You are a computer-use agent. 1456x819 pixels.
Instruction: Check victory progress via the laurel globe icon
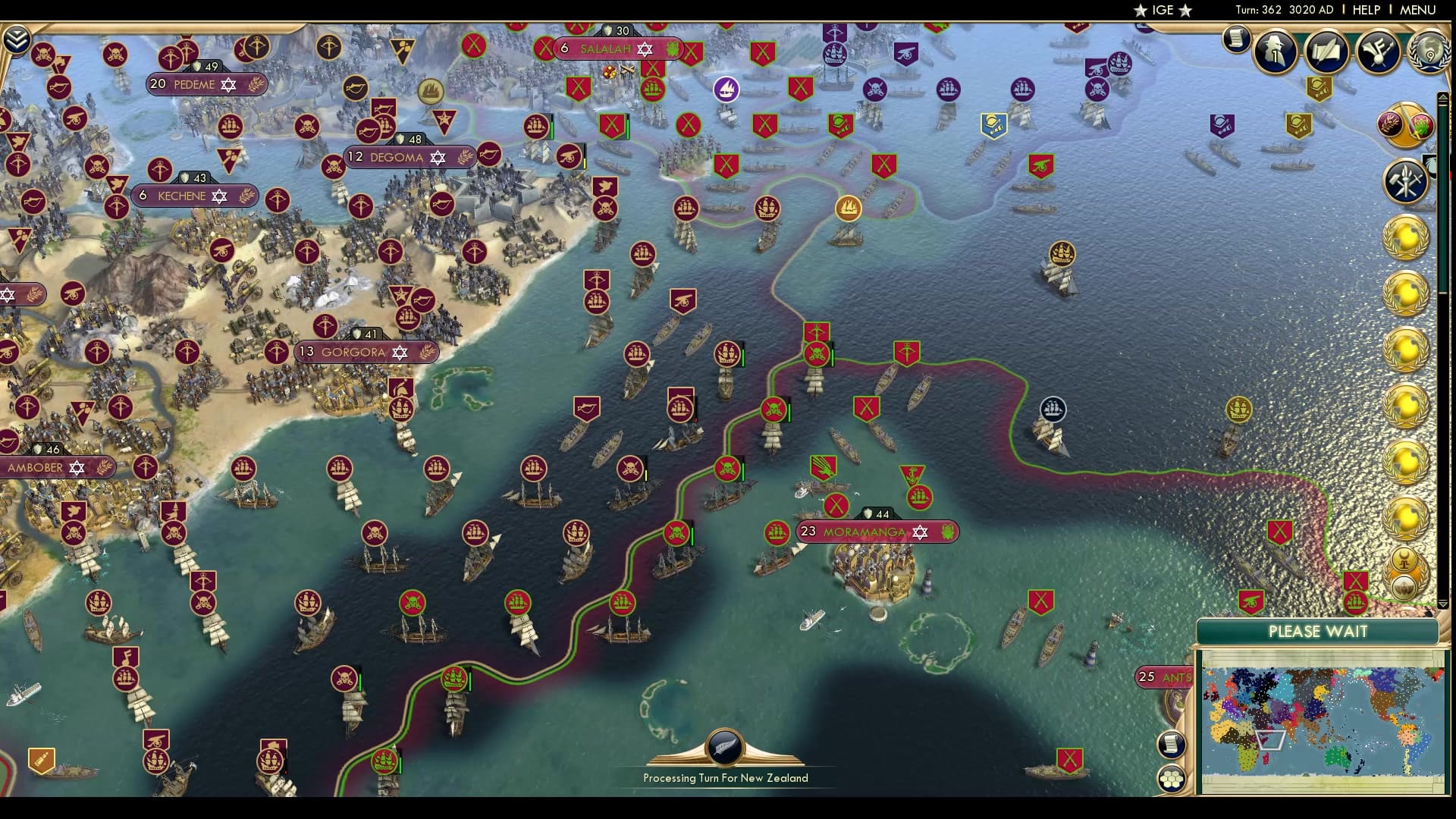[1429, 52]
